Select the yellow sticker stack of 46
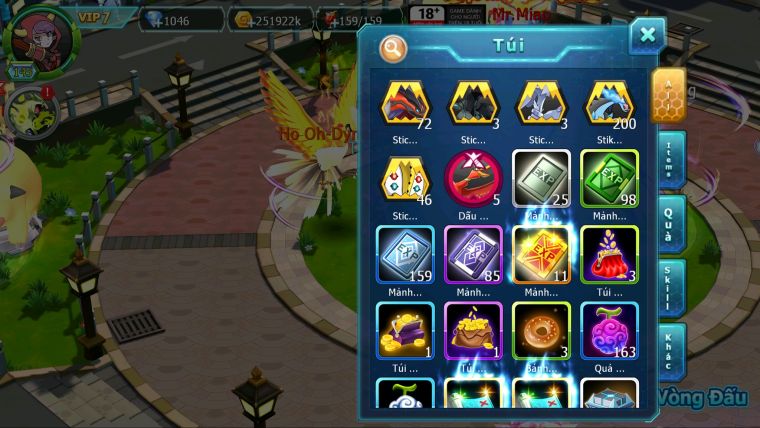 (x=404, y=178)
